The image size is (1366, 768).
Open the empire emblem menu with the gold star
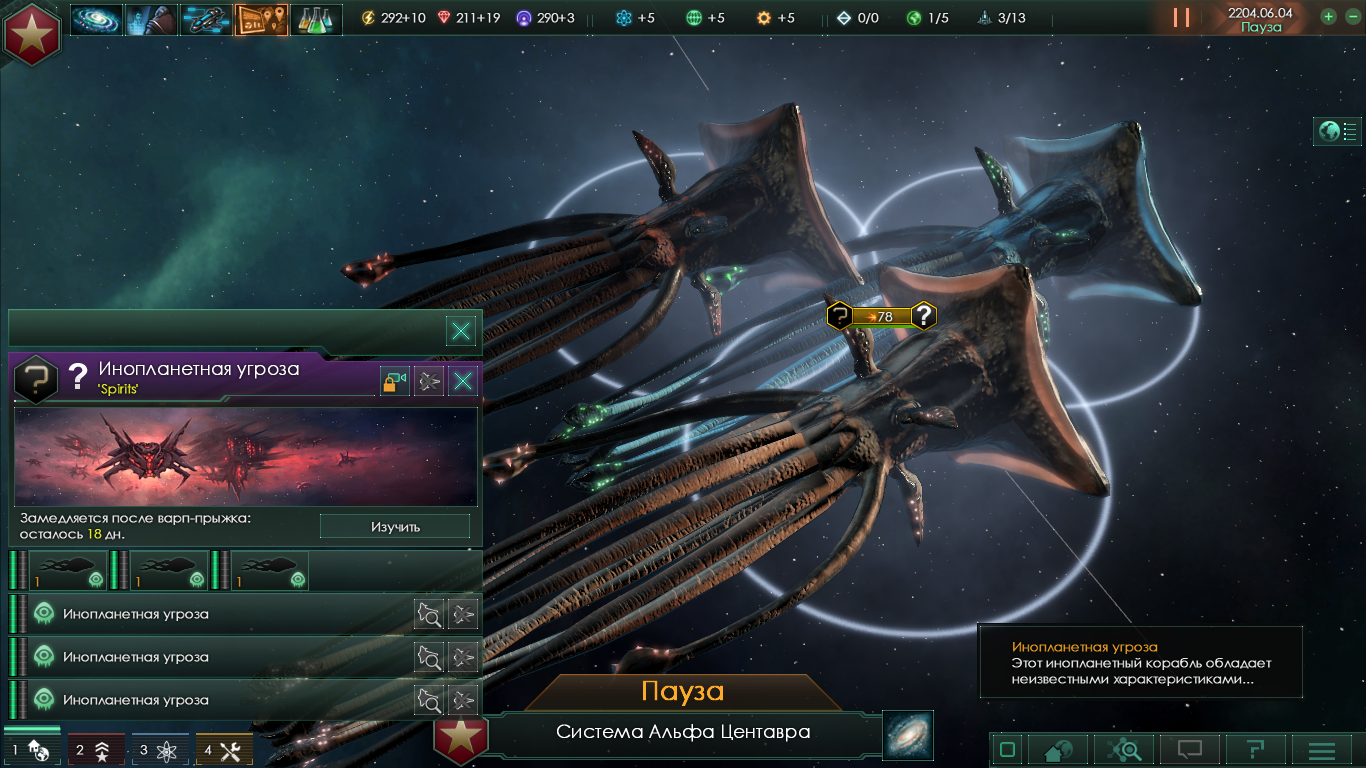(x=33, y=32)
